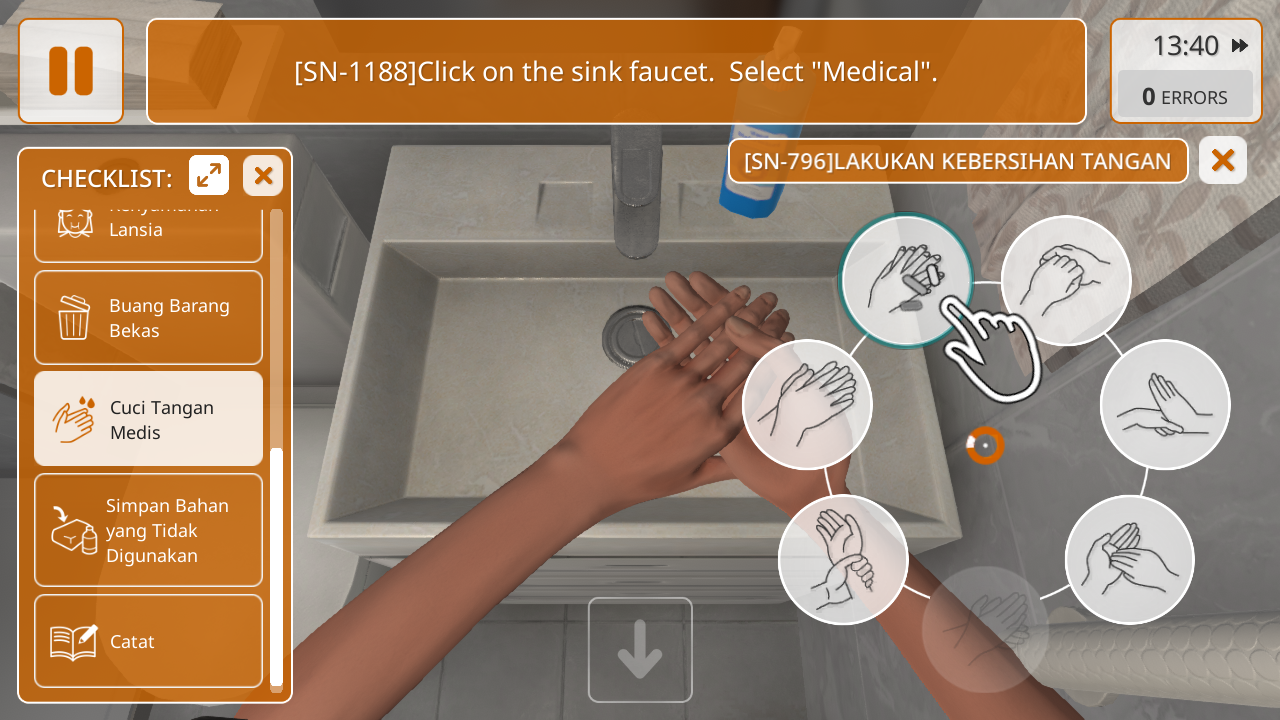Viewport: 1280px width, 720px height.
Task: Pick the palm-over-back-of-hand step
Action: pos(807,405)
